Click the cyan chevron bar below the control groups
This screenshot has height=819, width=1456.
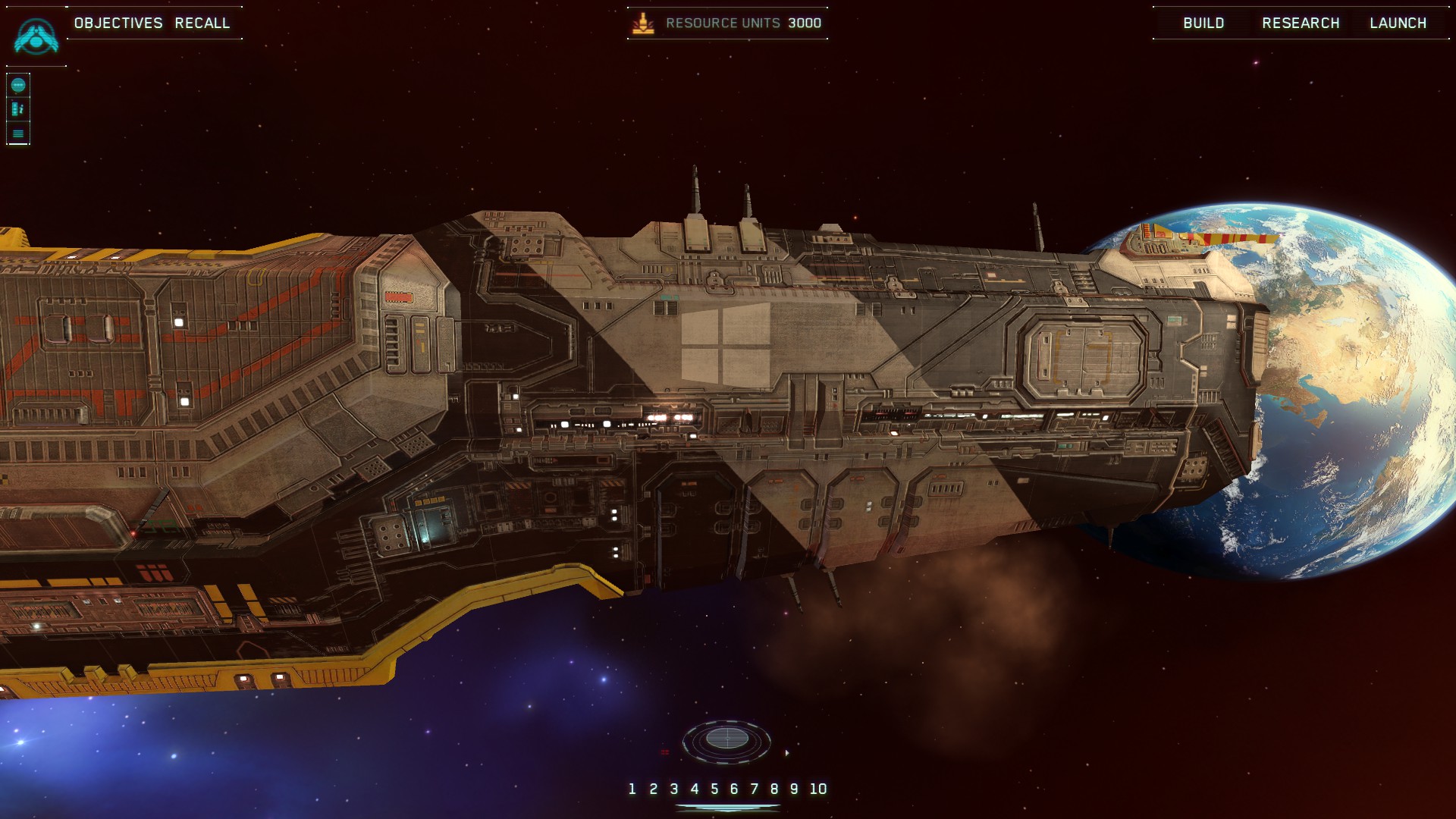728,807
